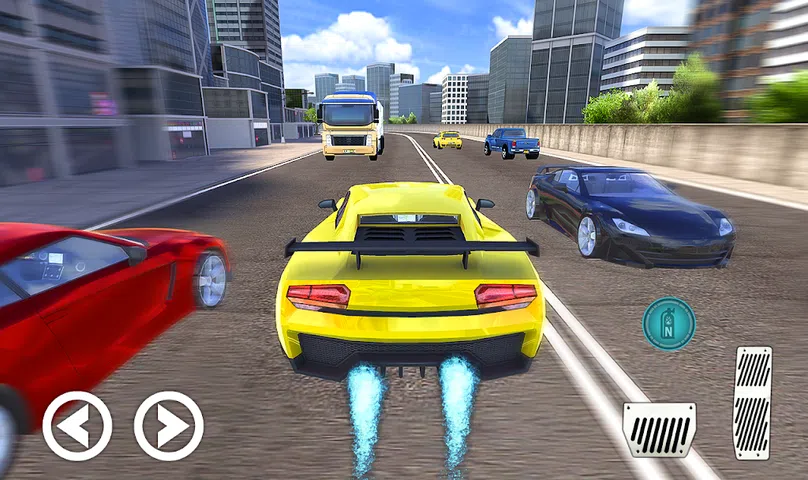
Task: Tap the wide brake pedal
Action: (659, 429)
